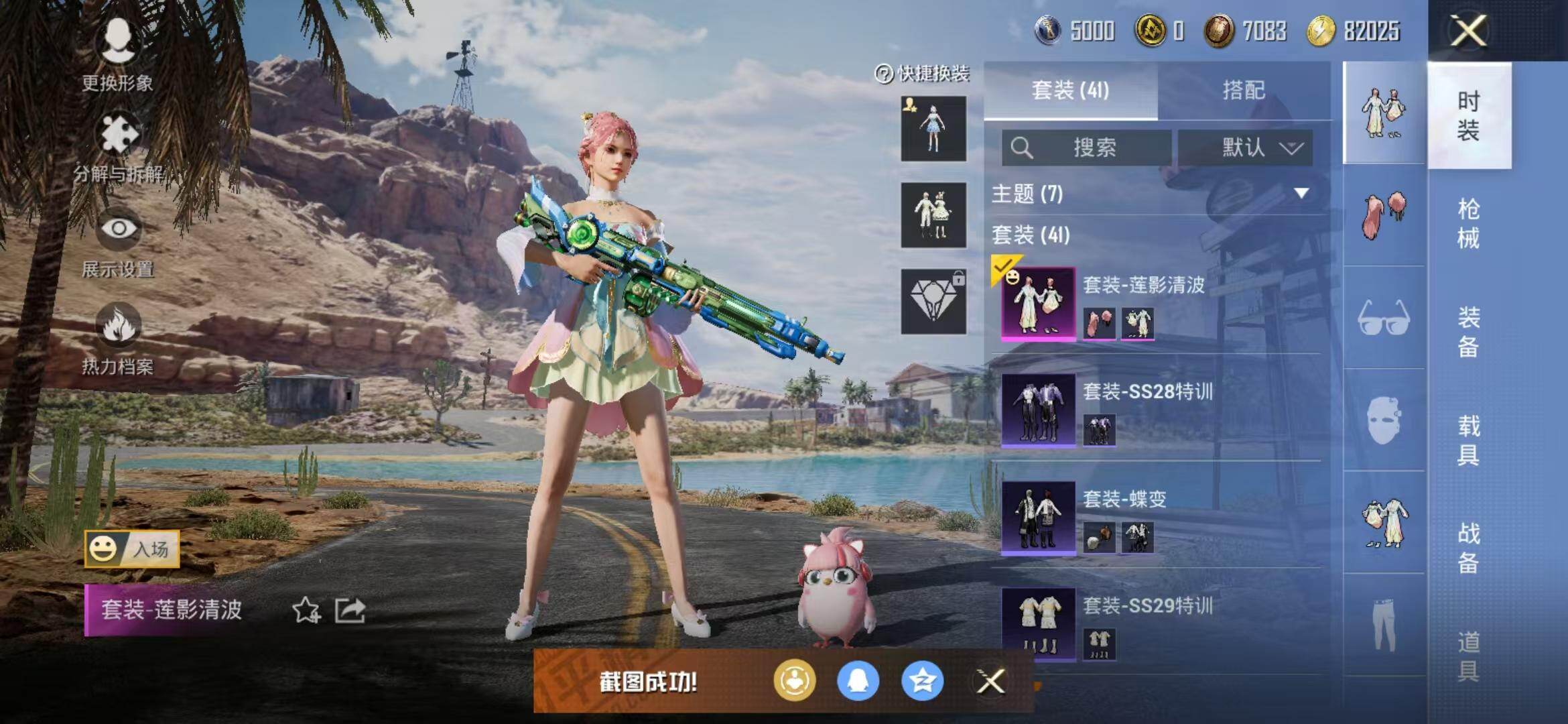Favorite the outfit with the star icon

tap(306, 611)
